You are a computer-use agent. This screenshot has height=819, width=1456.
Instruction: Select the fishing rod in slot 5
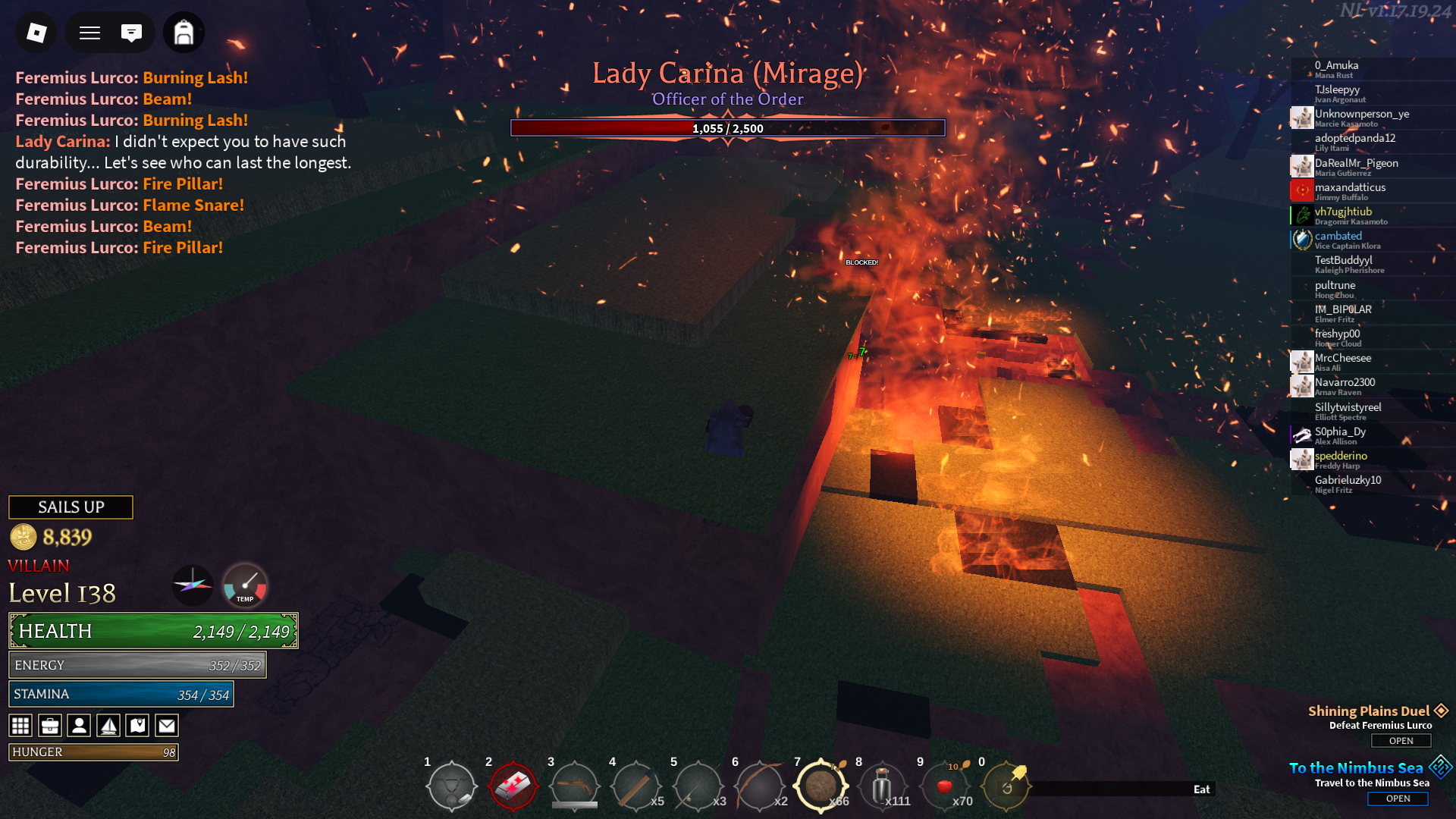coord(697,786)
